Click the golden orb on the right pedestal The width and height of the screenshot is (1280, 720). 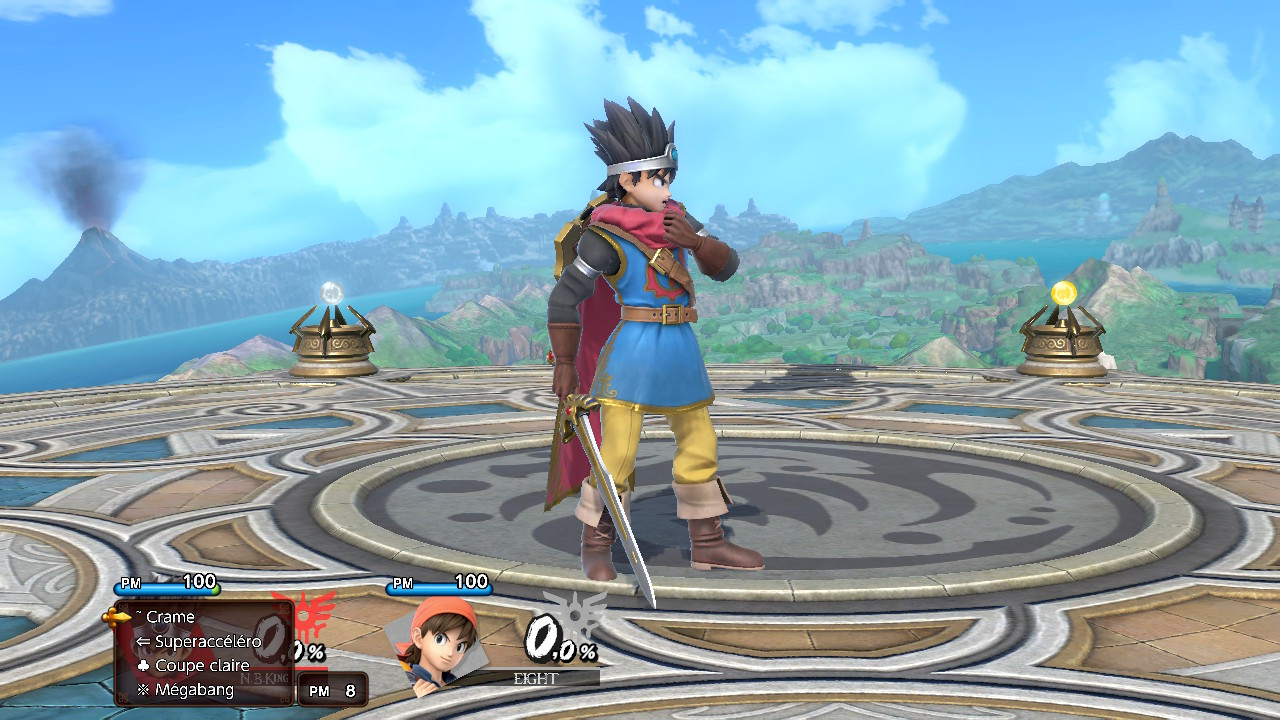[1063, 291]
